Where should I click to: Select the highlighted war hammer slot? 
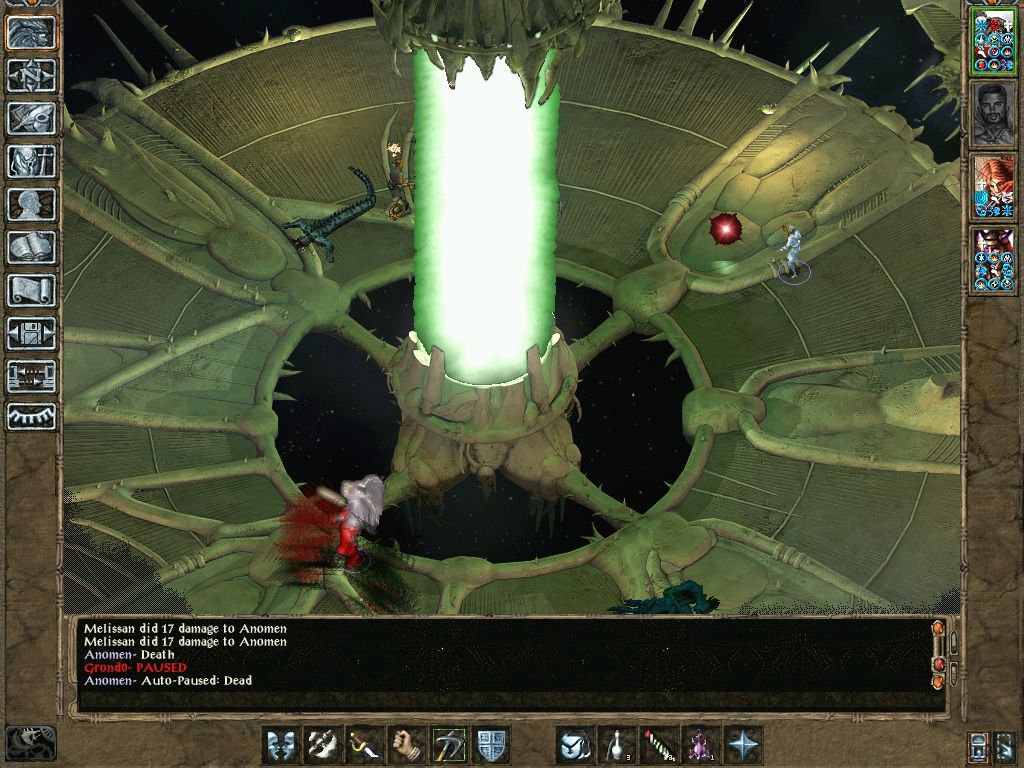tap(449, 745)
